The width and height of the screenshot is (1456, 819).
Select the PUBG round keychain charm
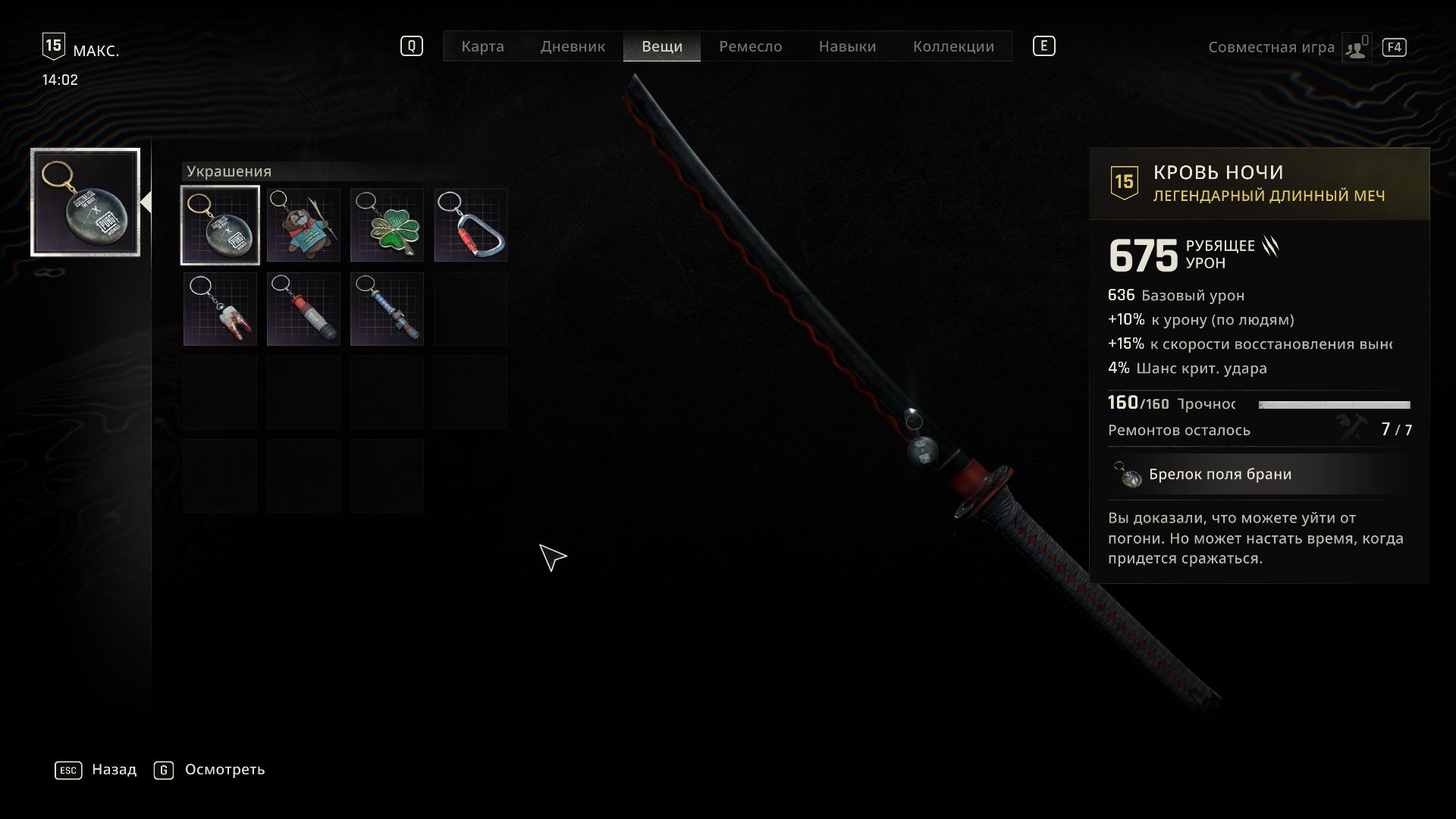tap(220, 225)
